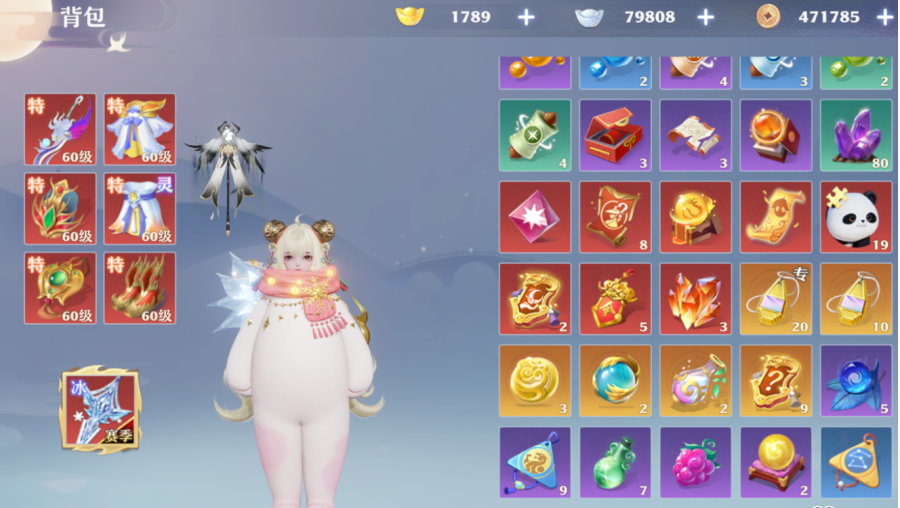Inspect the equipped robe marked with 灵
The image size is (900, 508).
(x=140, y=208)
